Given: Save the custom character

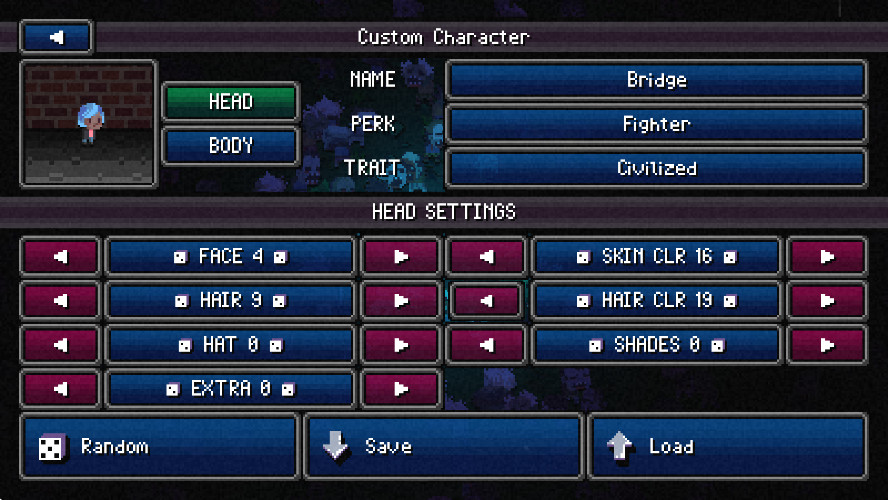Looking at the screenshot, I should point(443,447).
